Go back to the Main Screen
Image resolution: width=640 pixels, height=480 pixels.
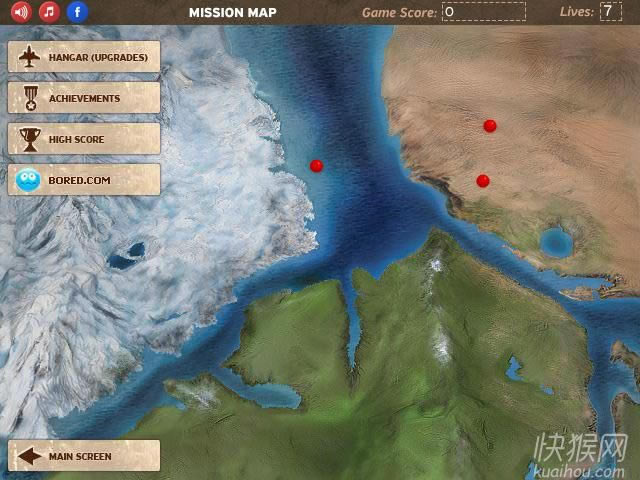[84, 456]
